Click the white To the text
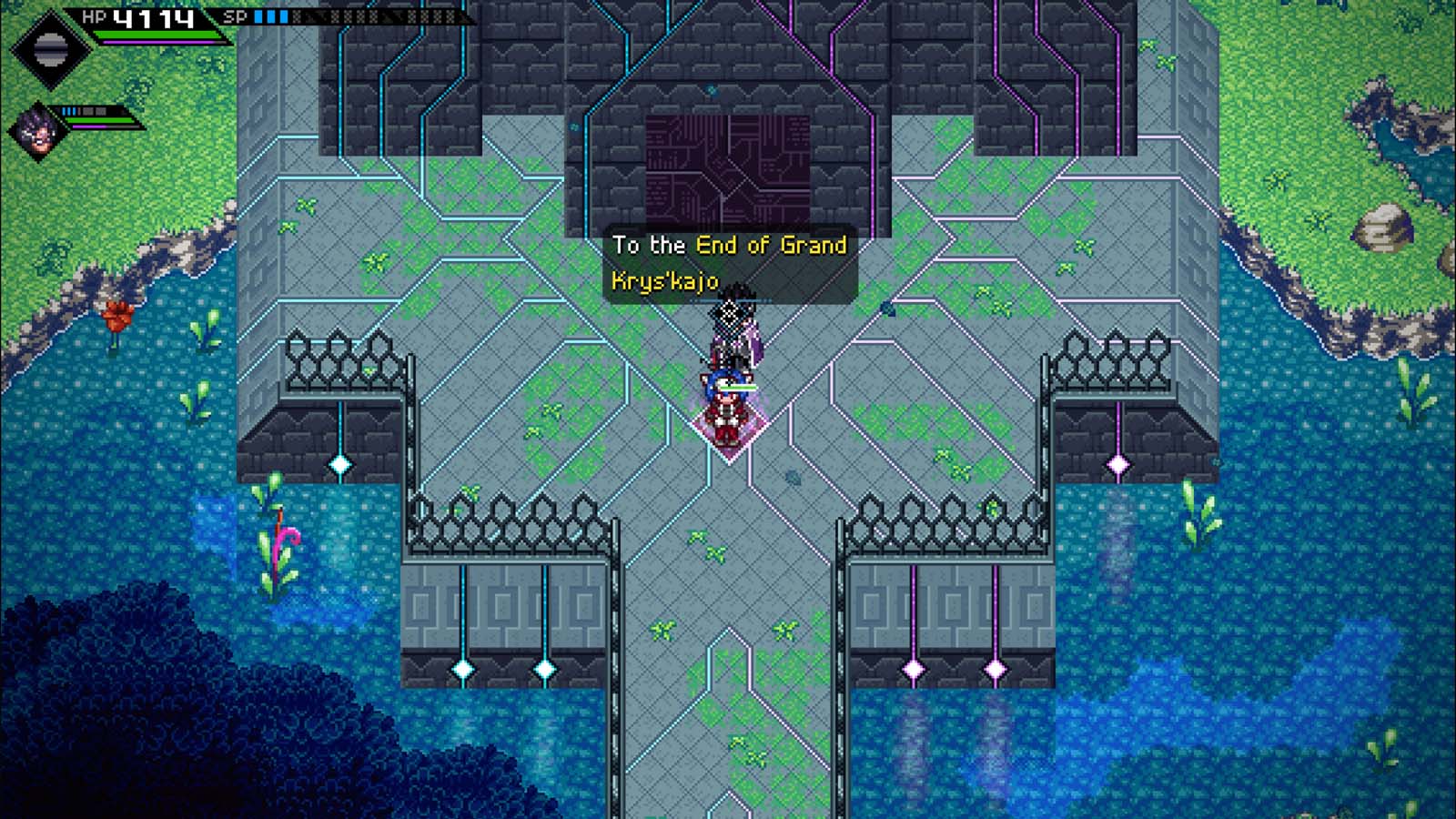 pos(648,246)
